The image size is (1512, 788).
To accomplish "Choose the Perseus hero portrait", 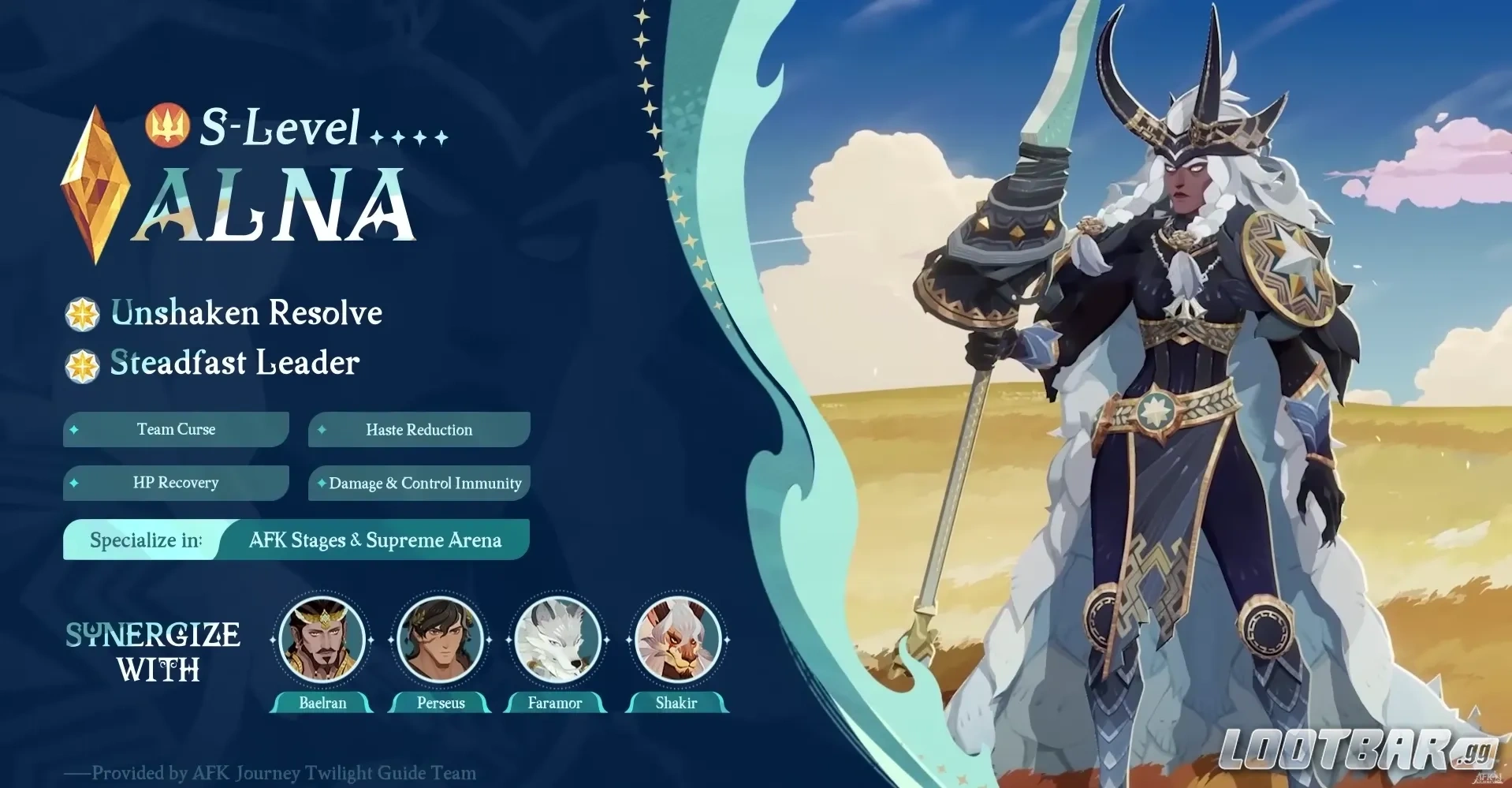I will pyautogui.click(x=440, y=640).
